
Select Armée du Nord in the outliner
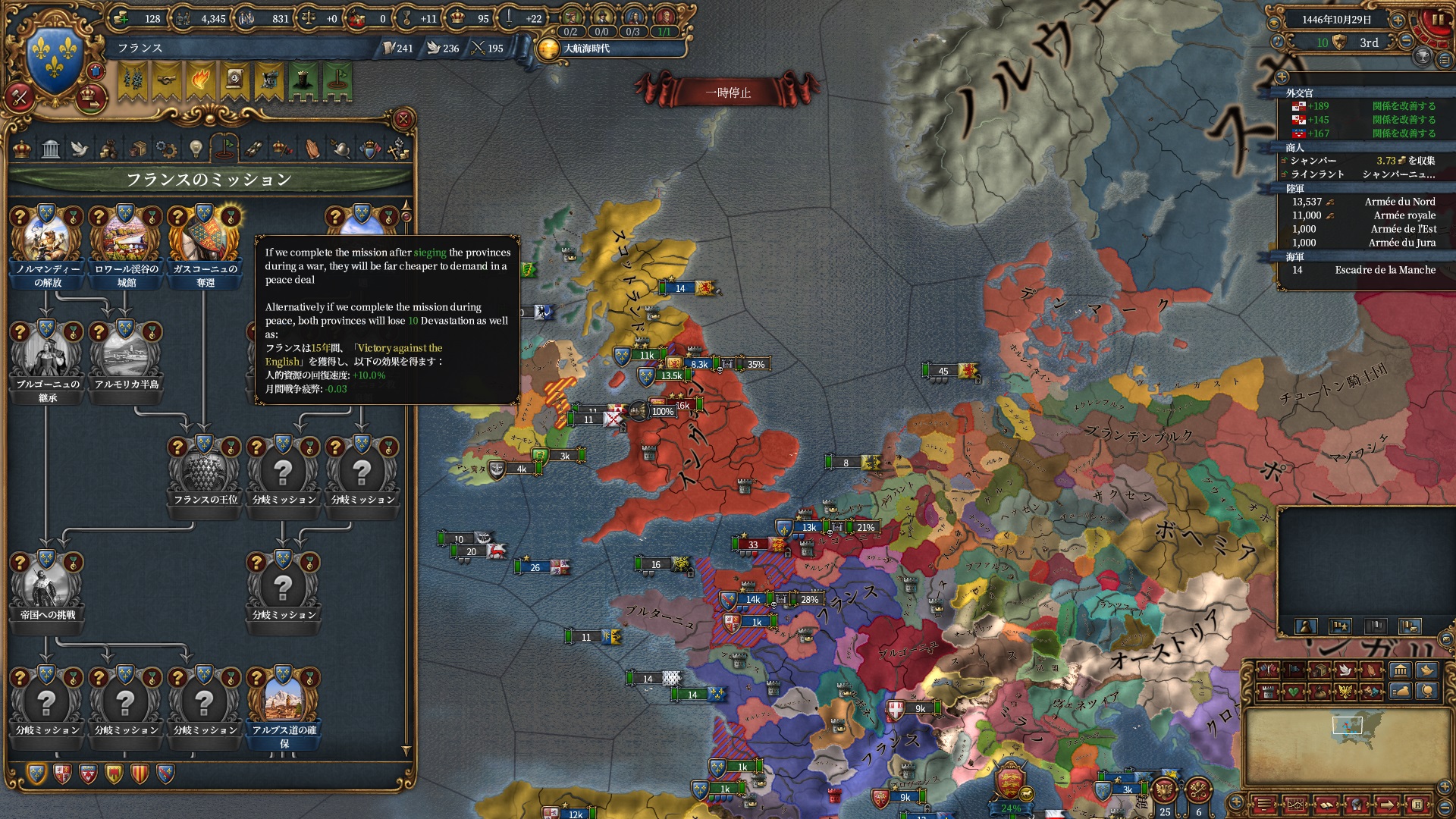click(1399, 202)
